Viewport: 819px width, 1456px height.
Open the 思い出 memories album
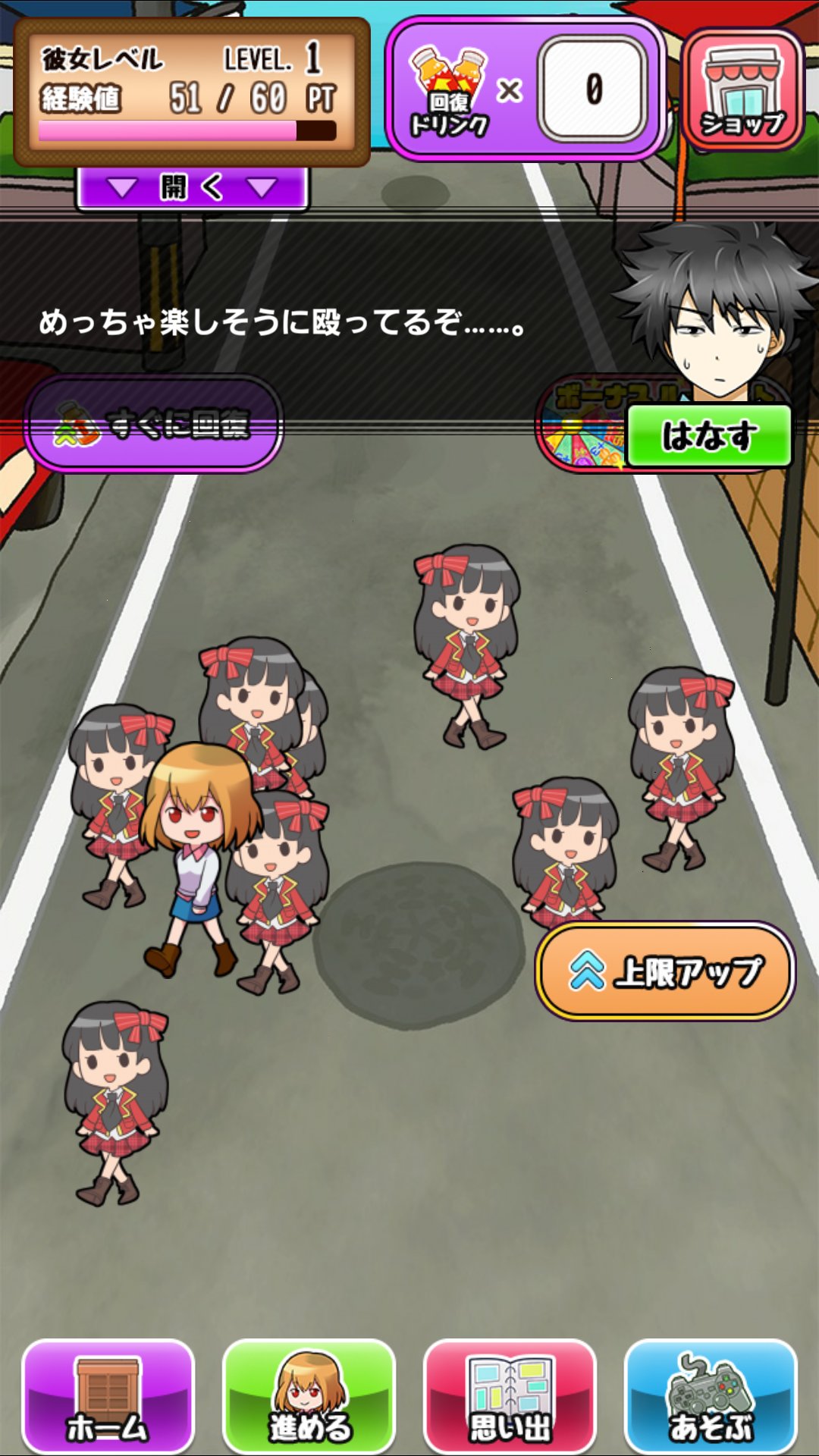tap(510, 1395)
